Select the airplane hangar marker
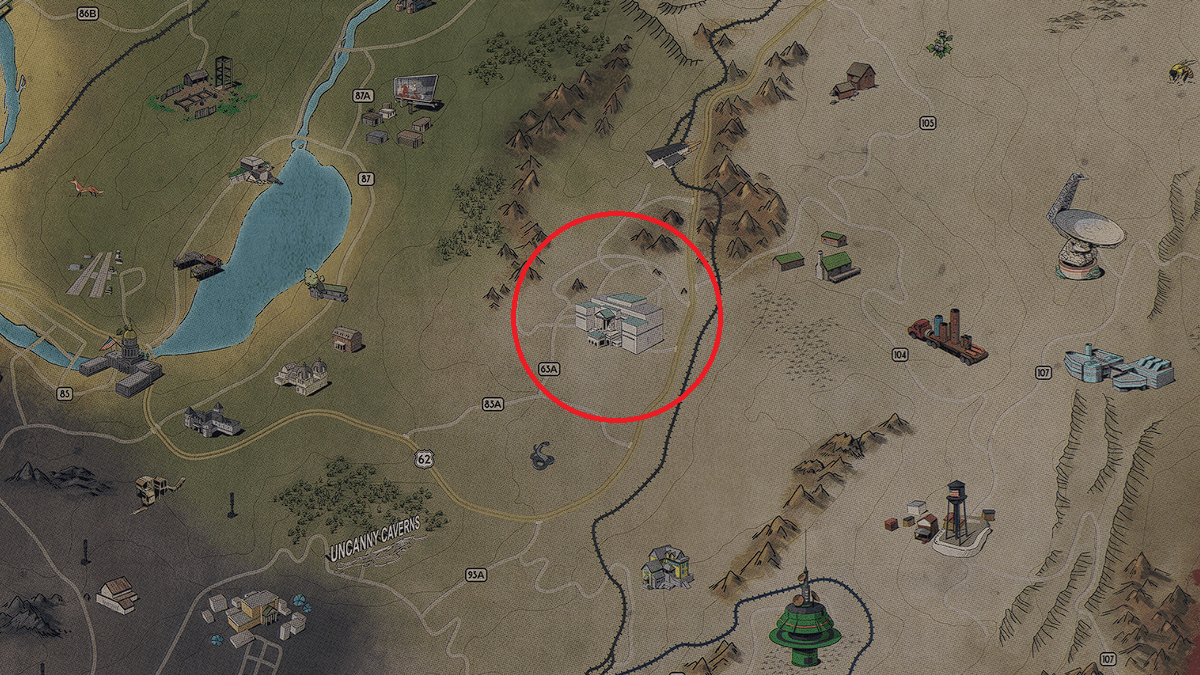 click(x=667, y=153)
